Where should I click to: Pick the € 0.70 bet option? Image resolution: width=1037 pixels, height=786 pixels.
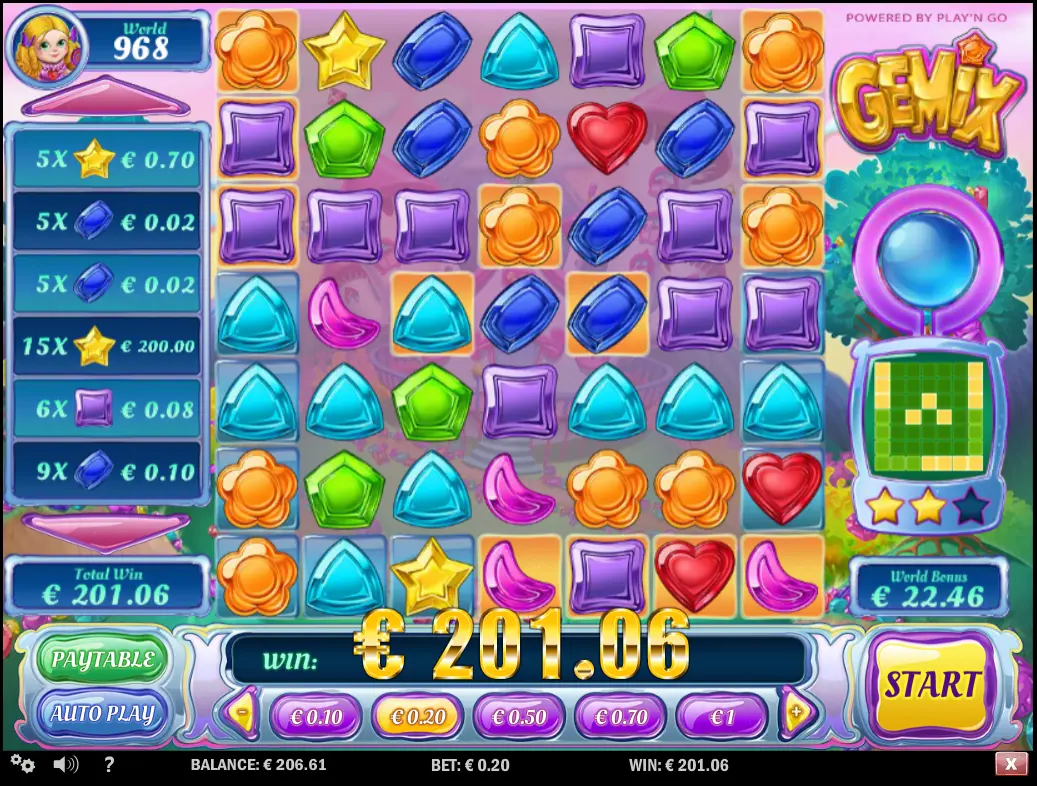tap(621, 717)
